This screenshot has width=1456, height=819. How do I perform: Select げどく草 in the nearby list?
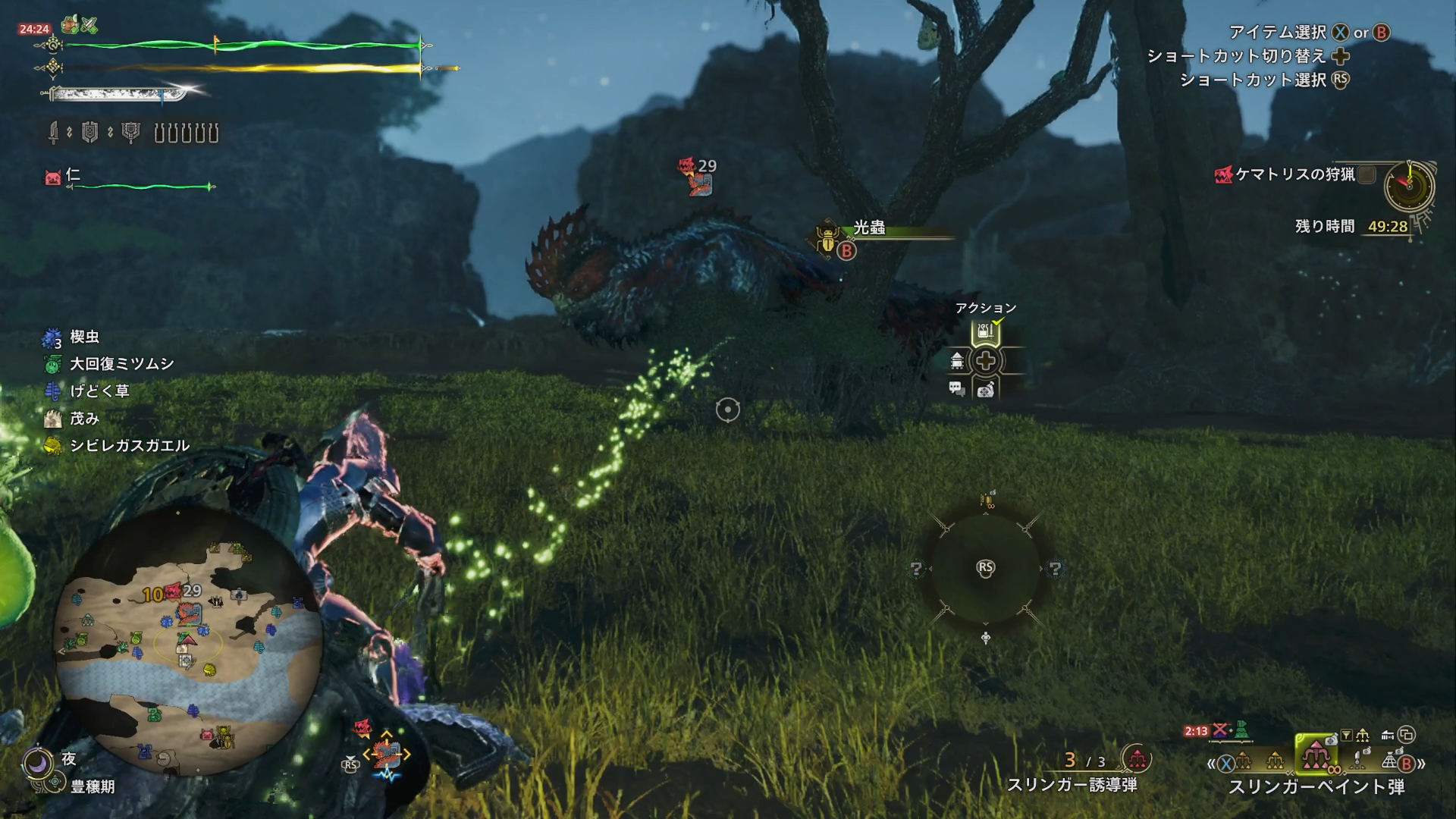pos(99,391)
